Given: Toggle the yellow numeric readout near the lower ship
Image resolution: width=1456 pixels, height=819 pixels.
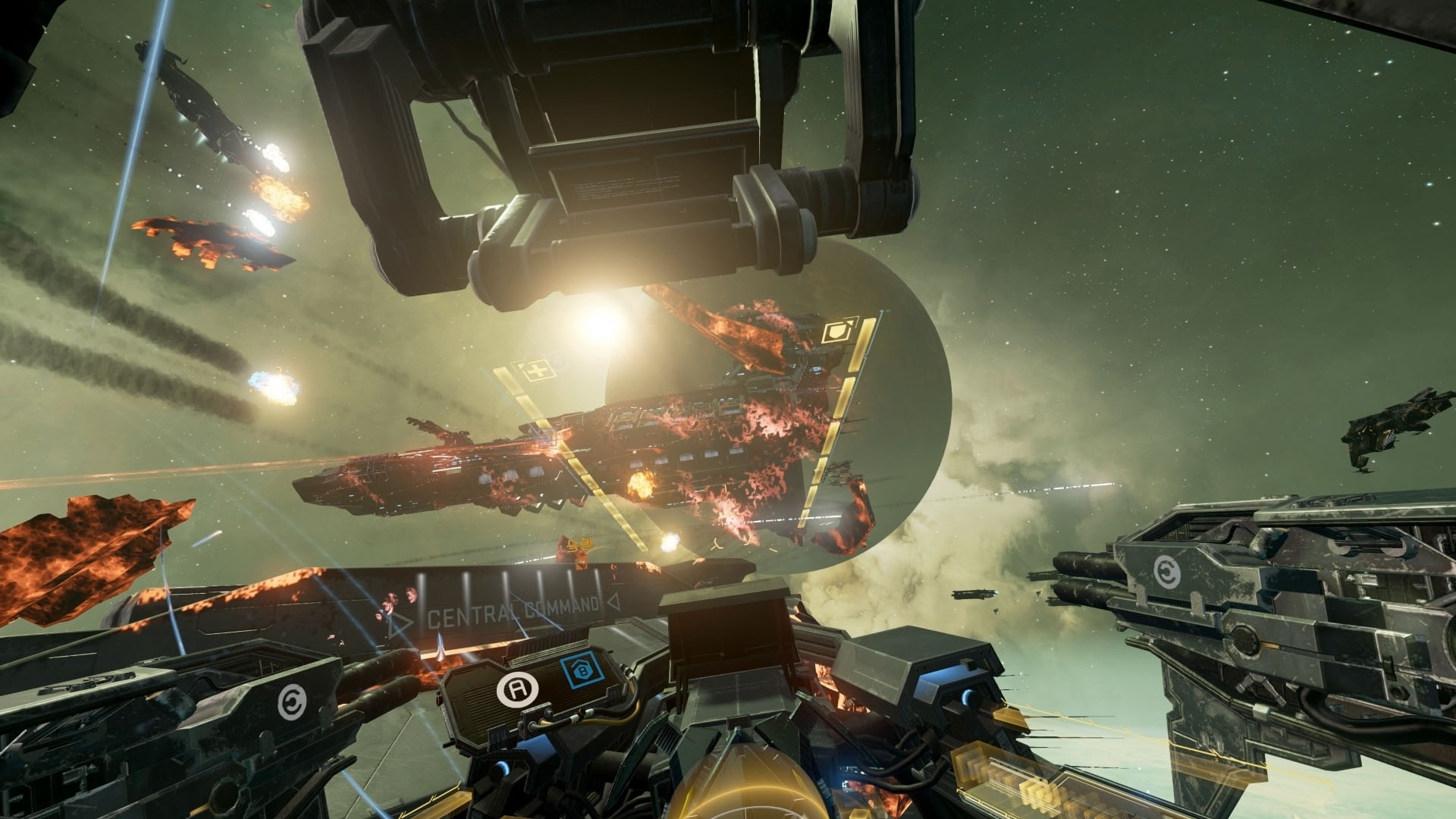Looking at the screenshot, I should coord(581,542).
